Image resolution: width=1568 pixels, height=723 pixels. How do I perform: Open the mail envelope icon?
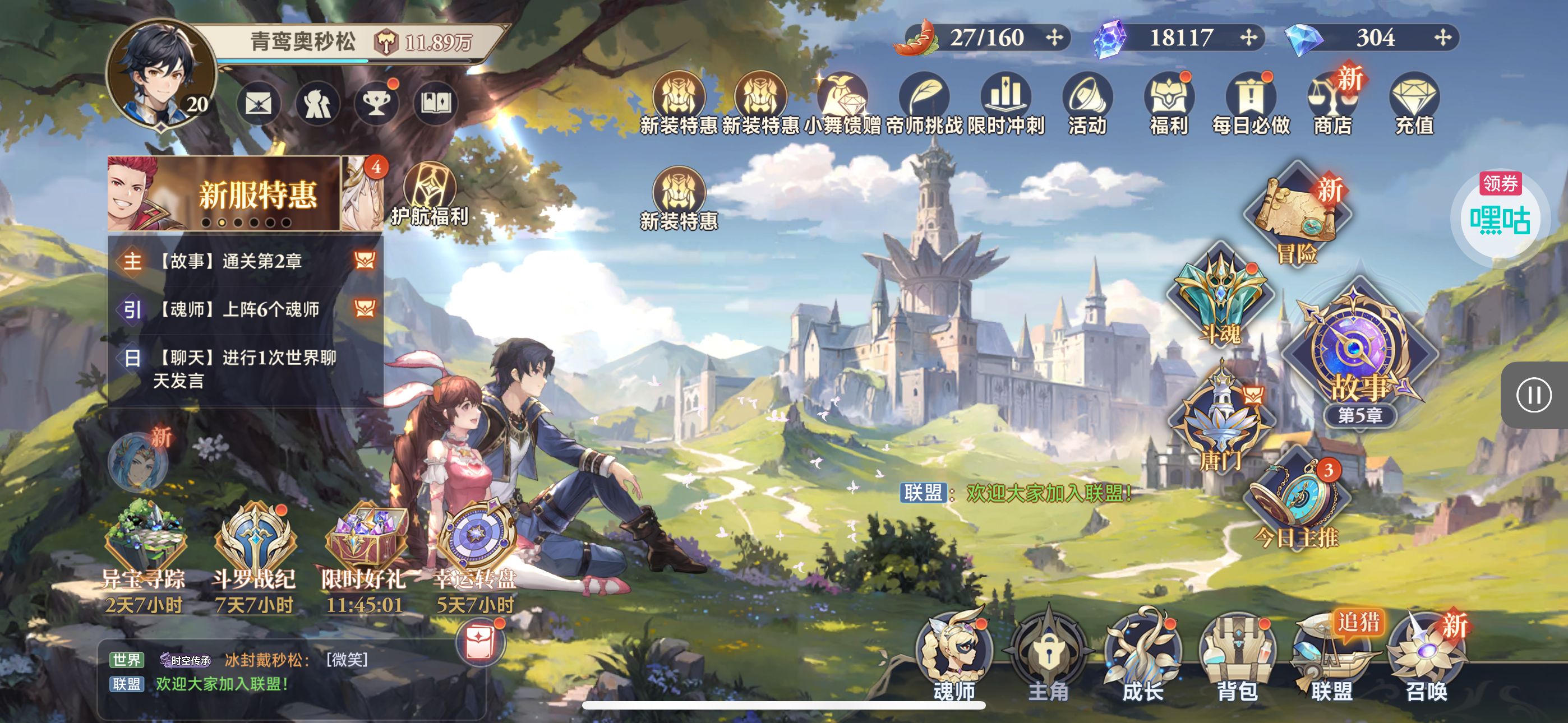pyautogui.click(x=258, y=104)
